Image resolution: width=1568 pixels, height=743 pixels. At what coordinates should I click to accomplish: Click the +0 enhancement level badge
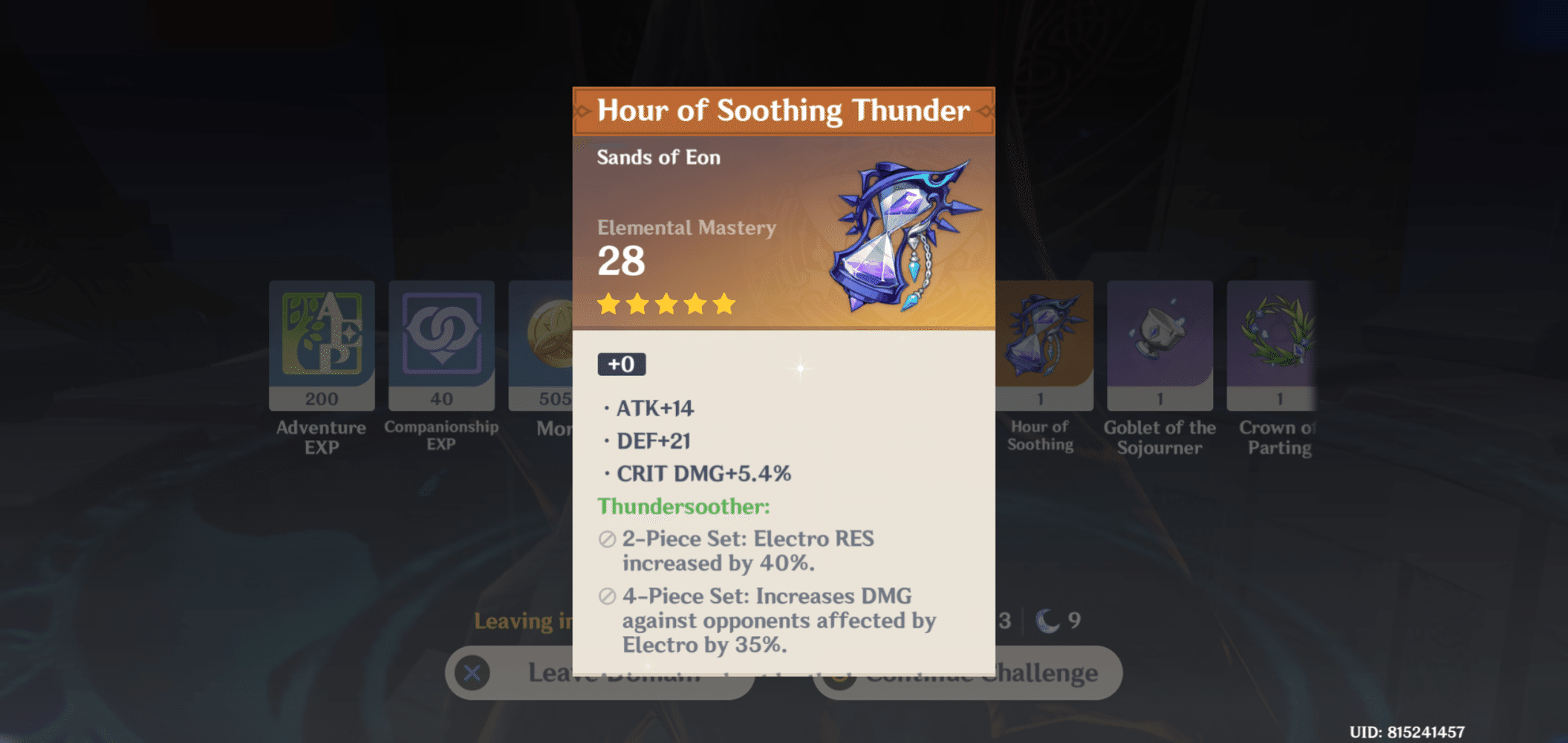coord(622,363)
